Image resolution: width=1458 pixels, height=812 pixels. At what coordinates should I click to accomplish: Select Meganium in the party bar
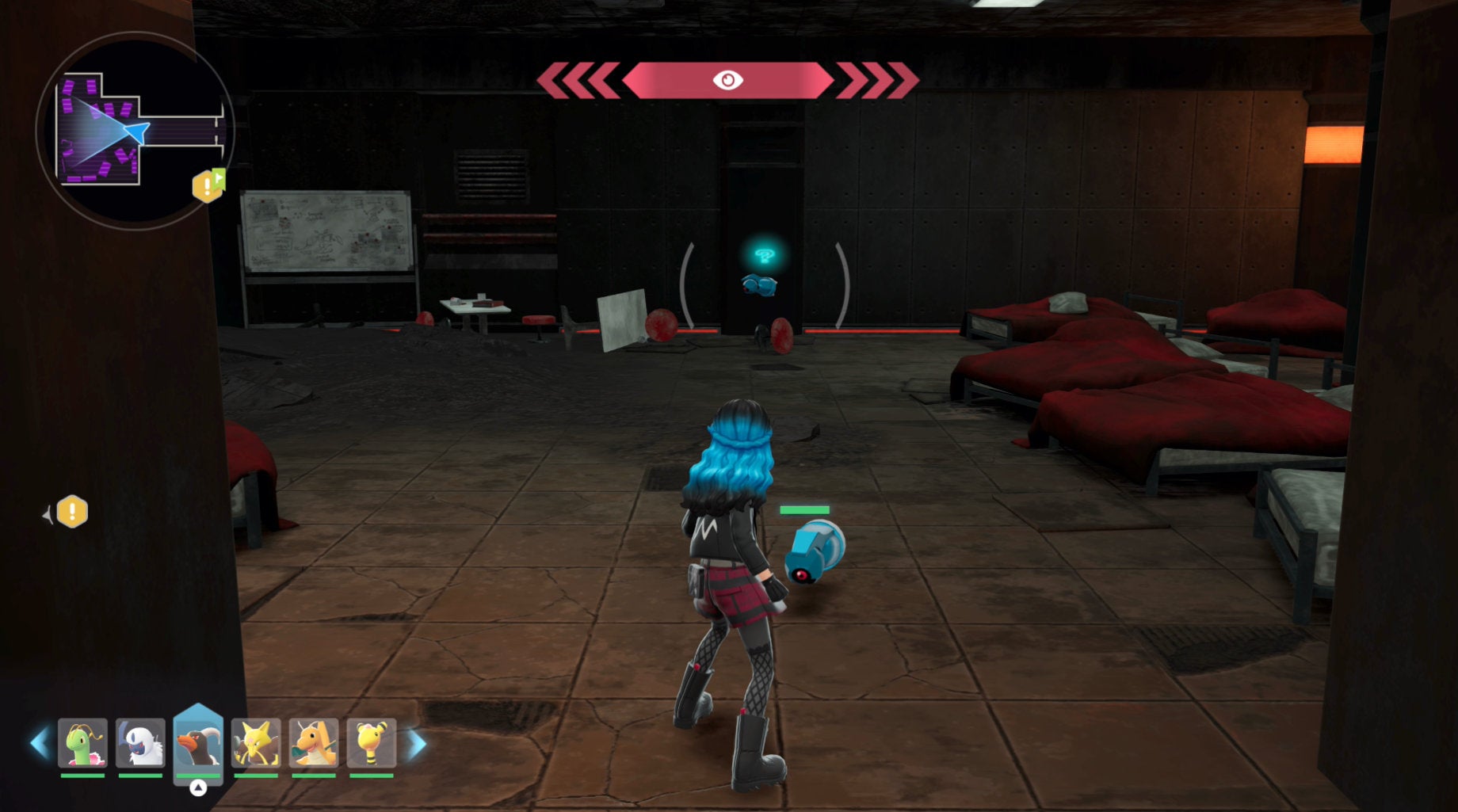[82, 743]
